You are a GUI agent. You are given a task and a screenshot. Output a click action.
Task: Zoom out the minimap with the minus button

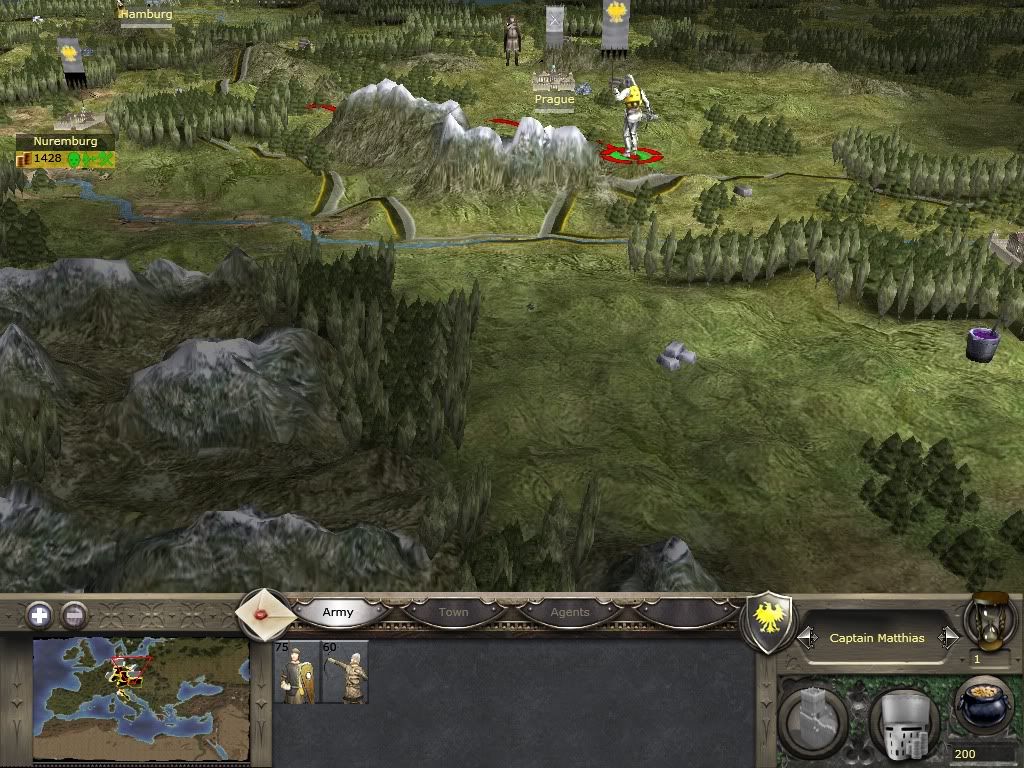pos(72,615)
